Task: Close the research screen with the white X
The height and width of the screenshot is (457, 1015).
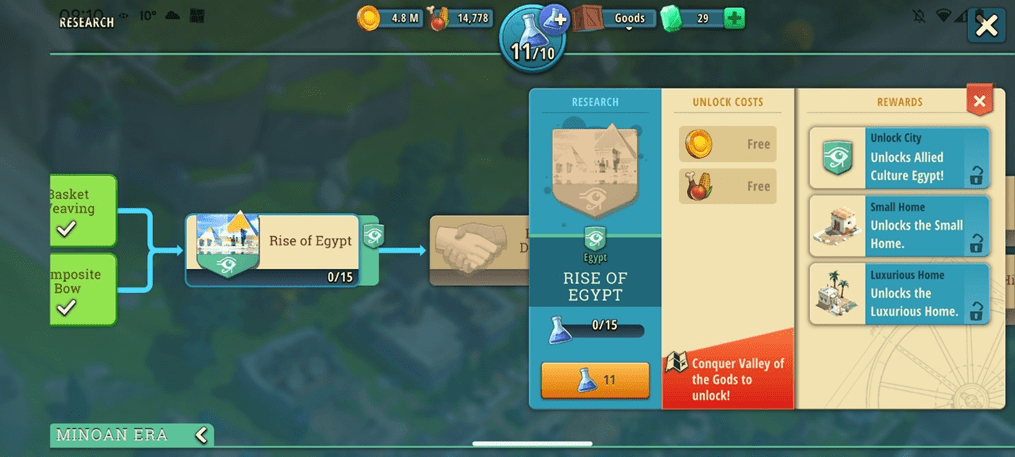Action: click(x=986, y=26)
